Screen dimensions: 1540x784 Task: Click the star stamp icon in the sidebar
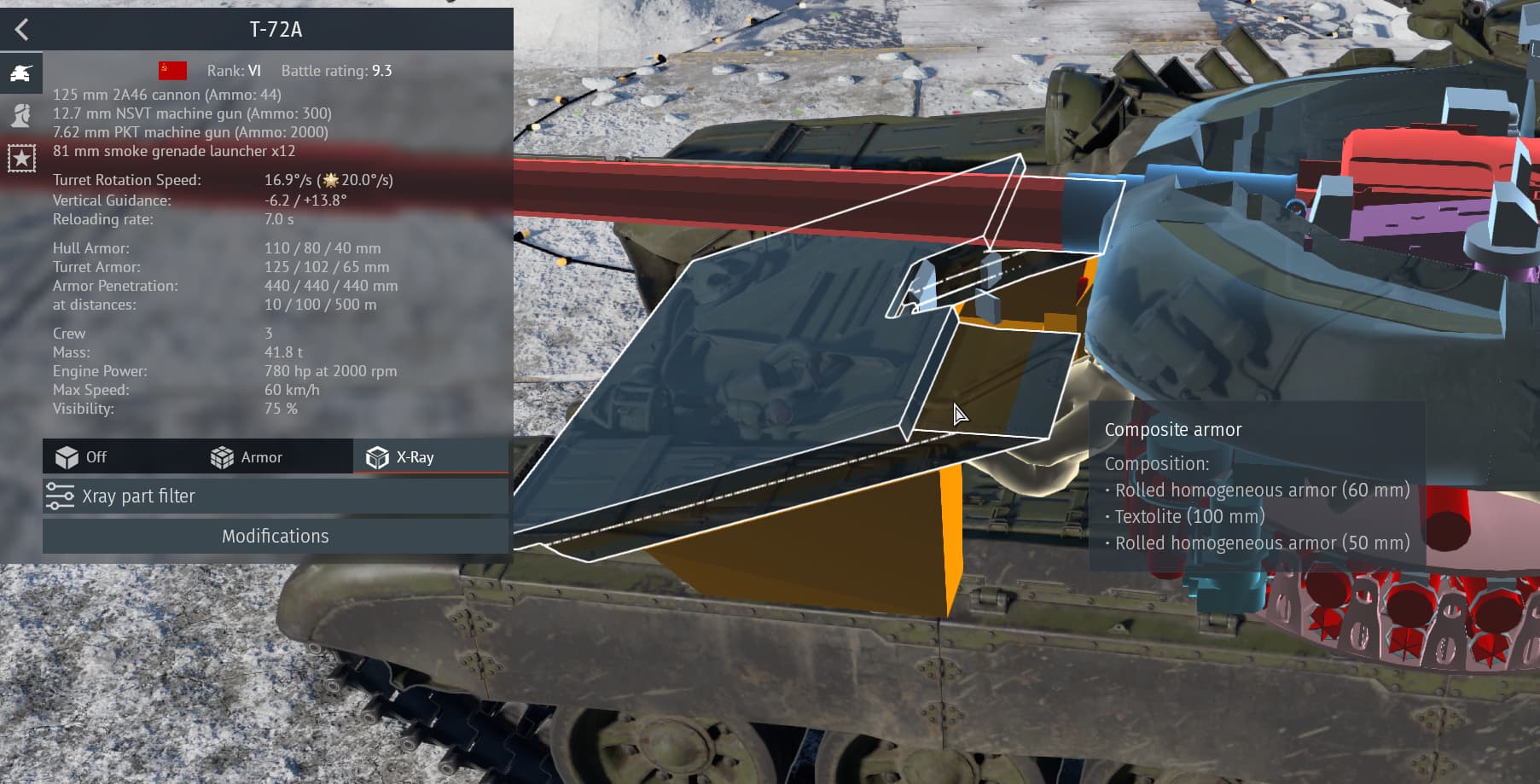click(21, 155)
